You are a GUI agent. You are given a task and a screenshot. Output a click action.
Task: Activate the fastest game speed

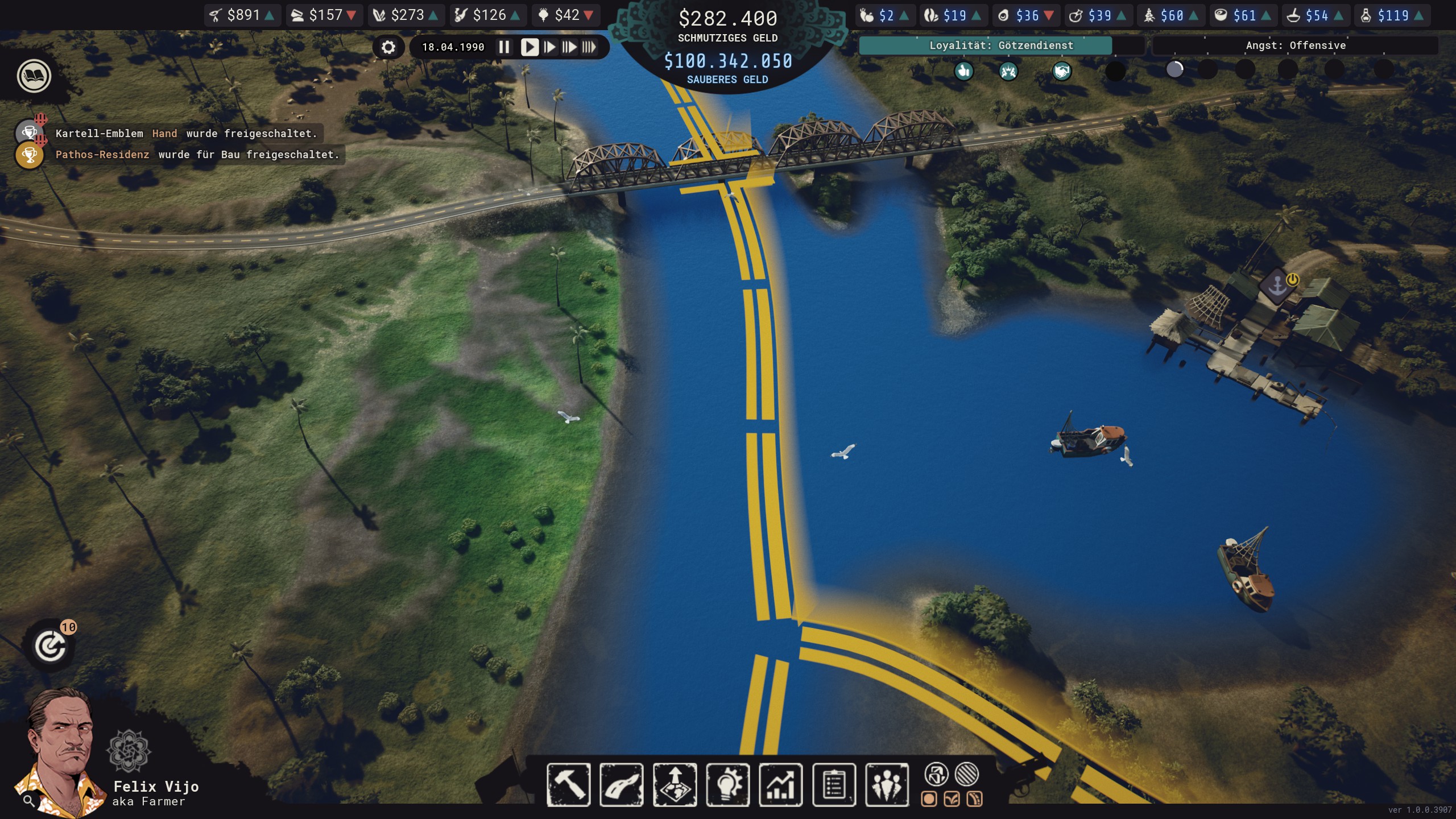589,47
